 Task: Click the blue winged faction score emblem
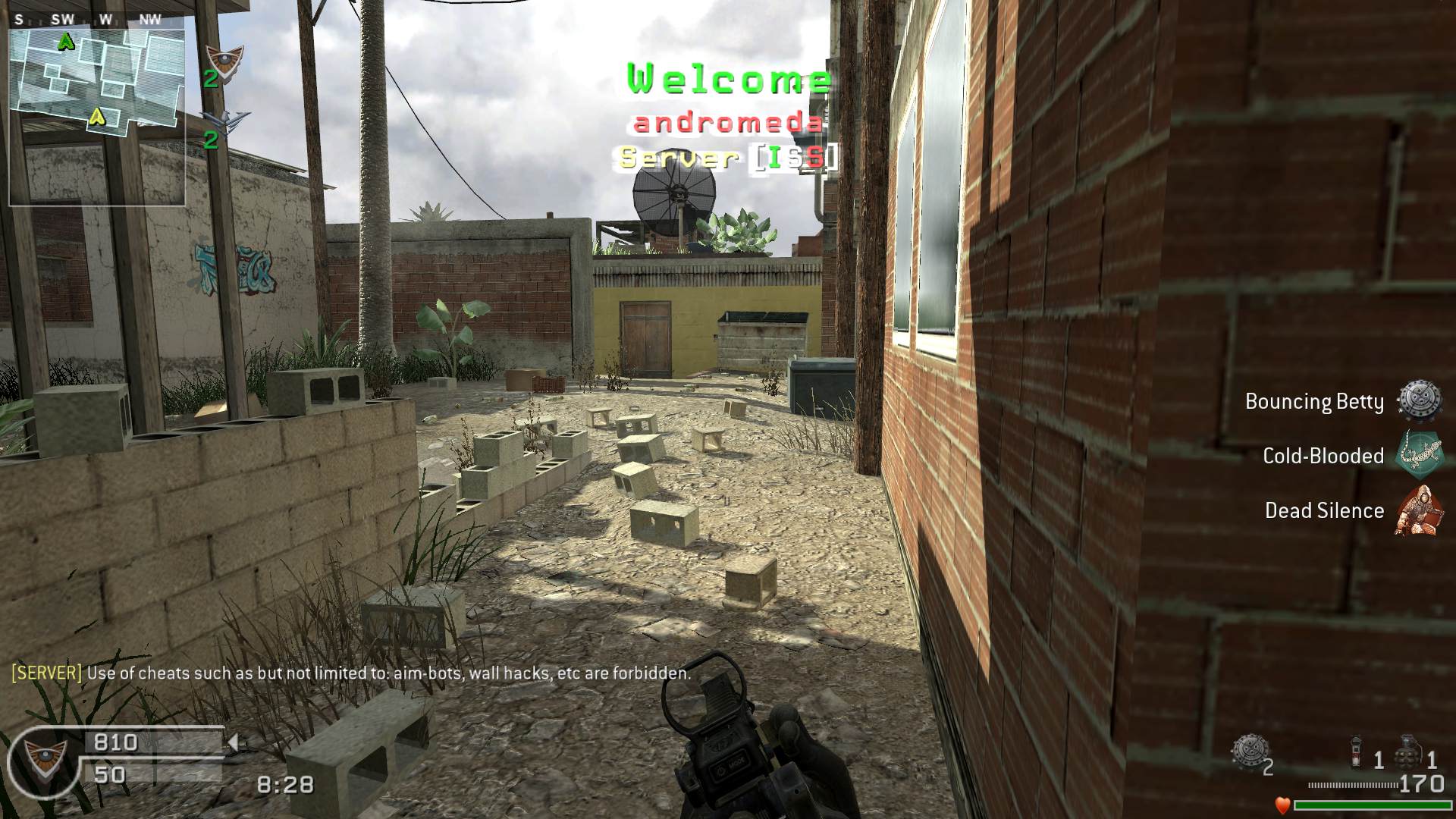pos(225,119)
